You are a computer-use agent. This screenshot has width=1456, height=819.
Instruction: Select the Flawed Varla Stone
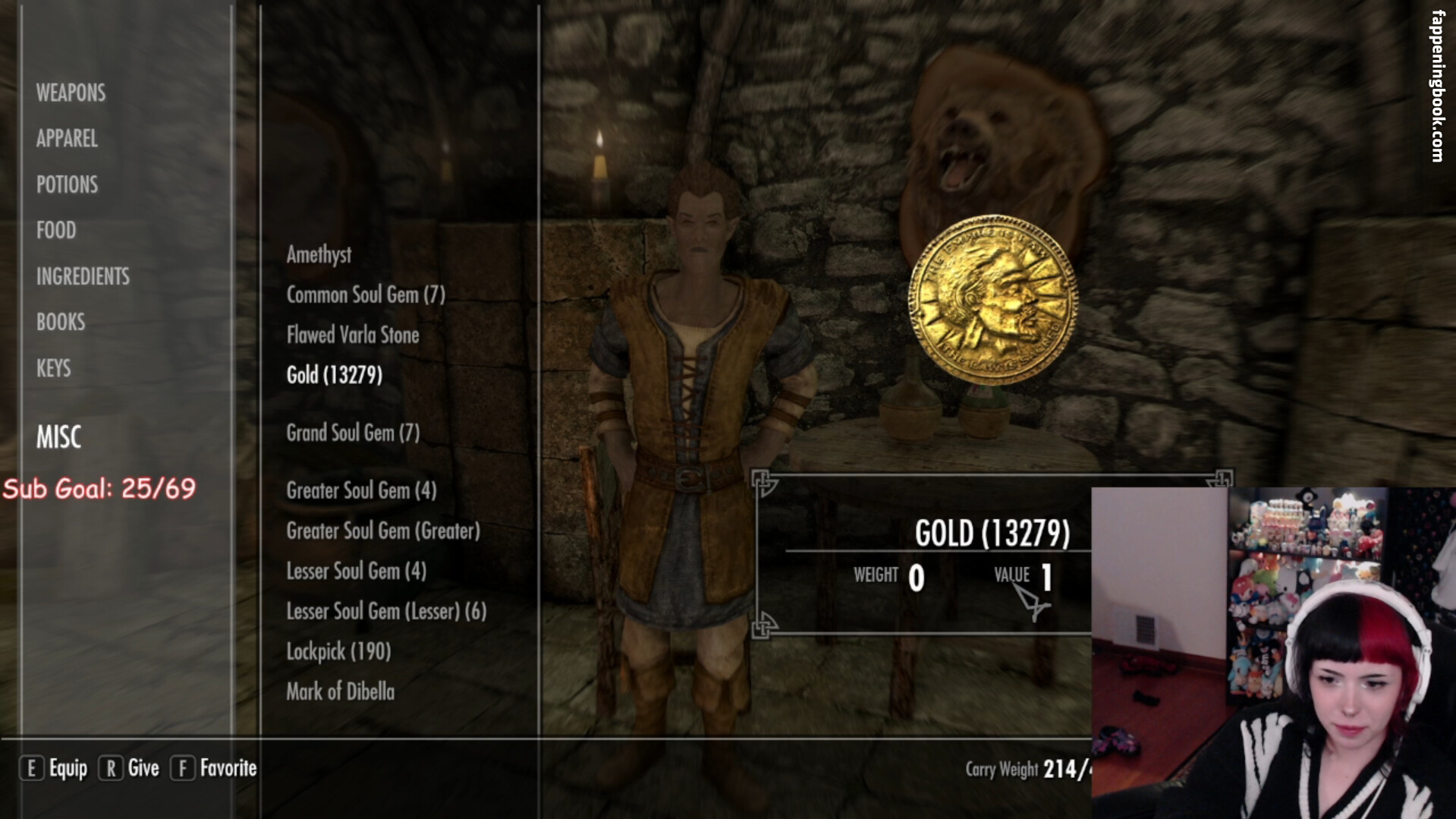[x=352, y=335]
